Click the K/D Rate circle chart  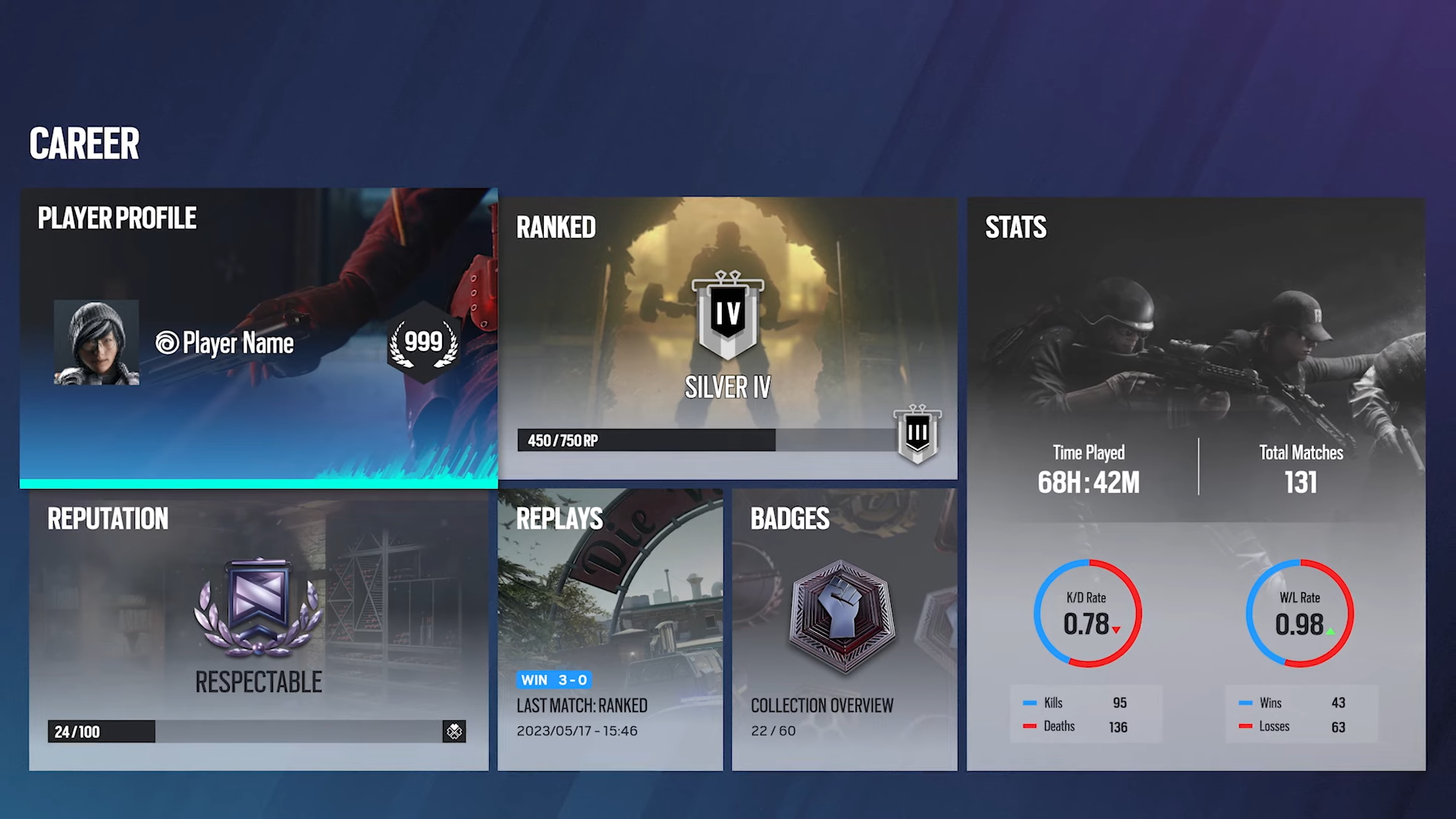coord(1087,613)
